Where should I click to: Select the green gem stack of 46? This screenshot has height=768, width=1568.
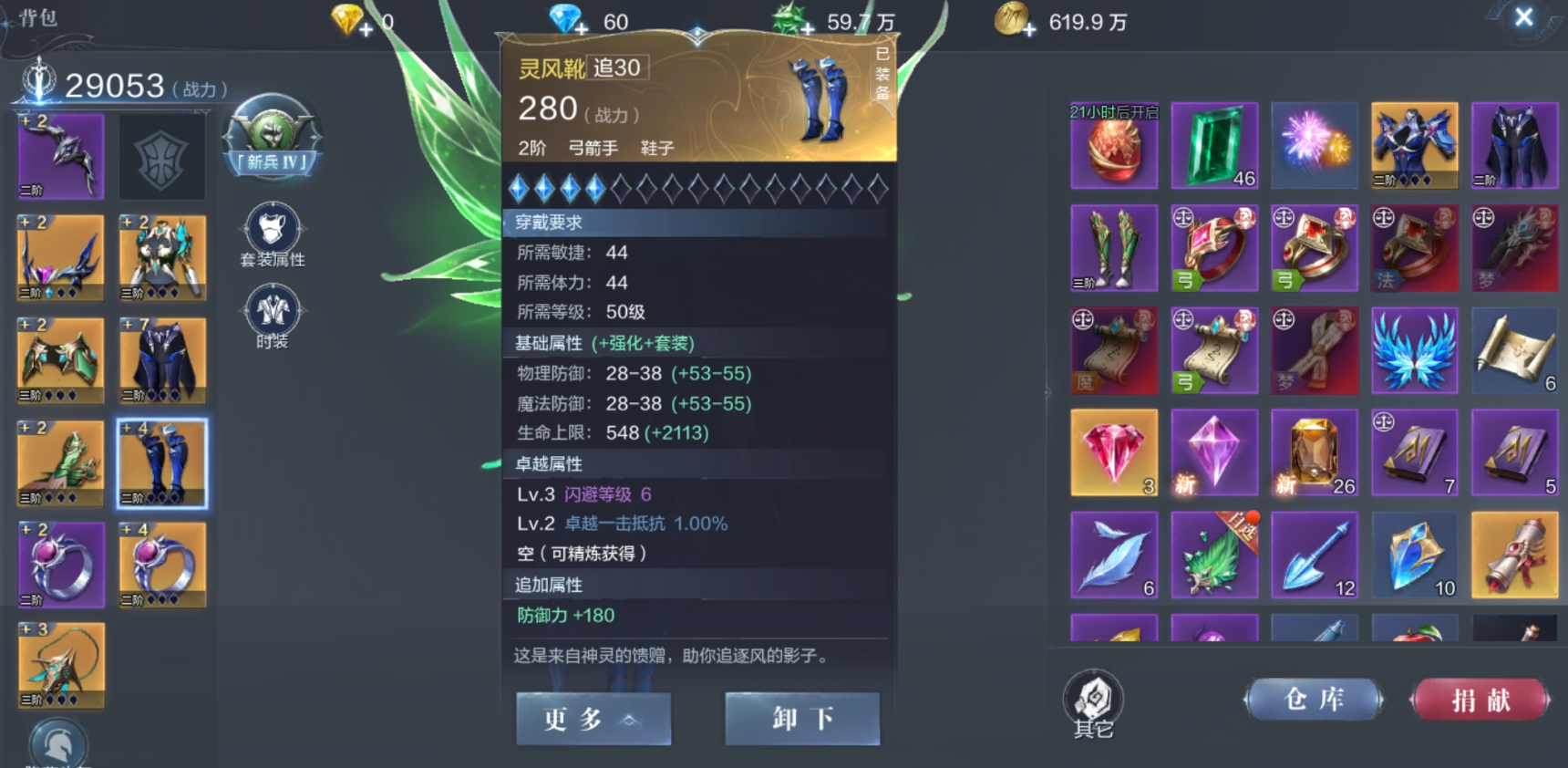1213,146
